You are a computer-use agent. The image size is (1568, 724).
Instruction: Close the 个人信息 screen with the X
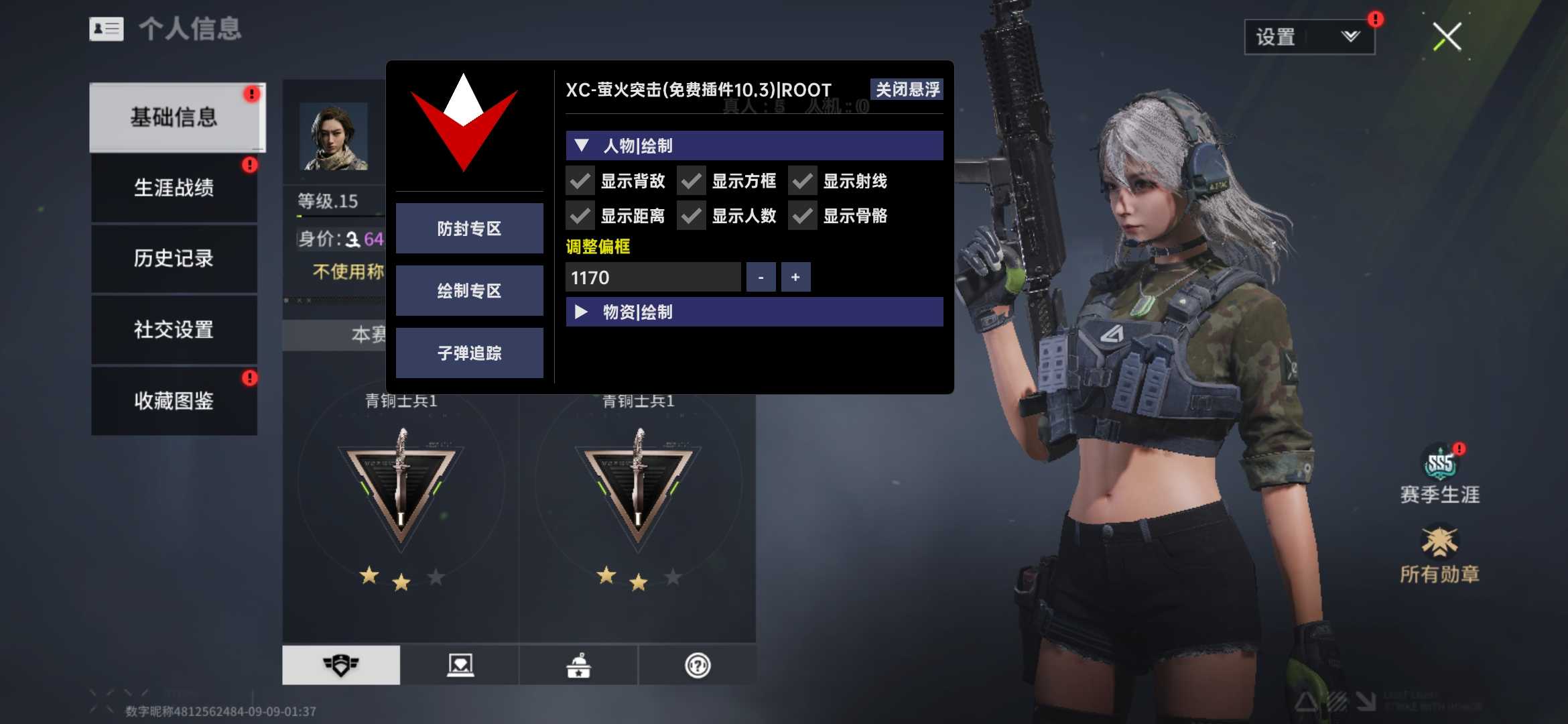click(x=1447, y=37)
